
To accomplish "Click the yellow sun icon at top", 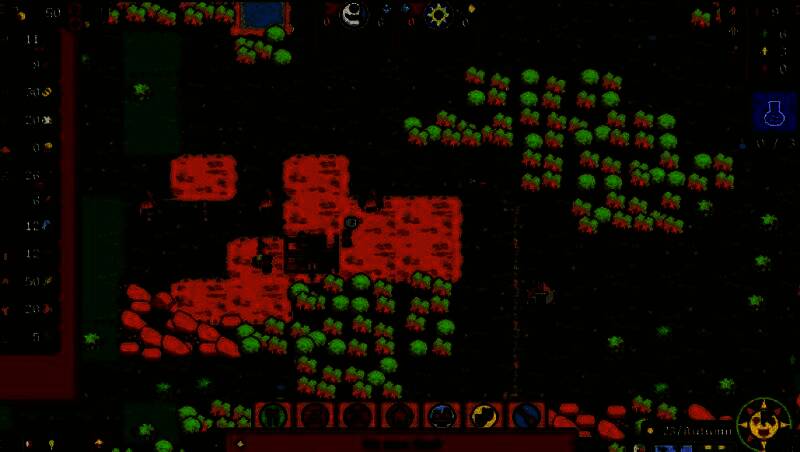I will pos(438,15).
